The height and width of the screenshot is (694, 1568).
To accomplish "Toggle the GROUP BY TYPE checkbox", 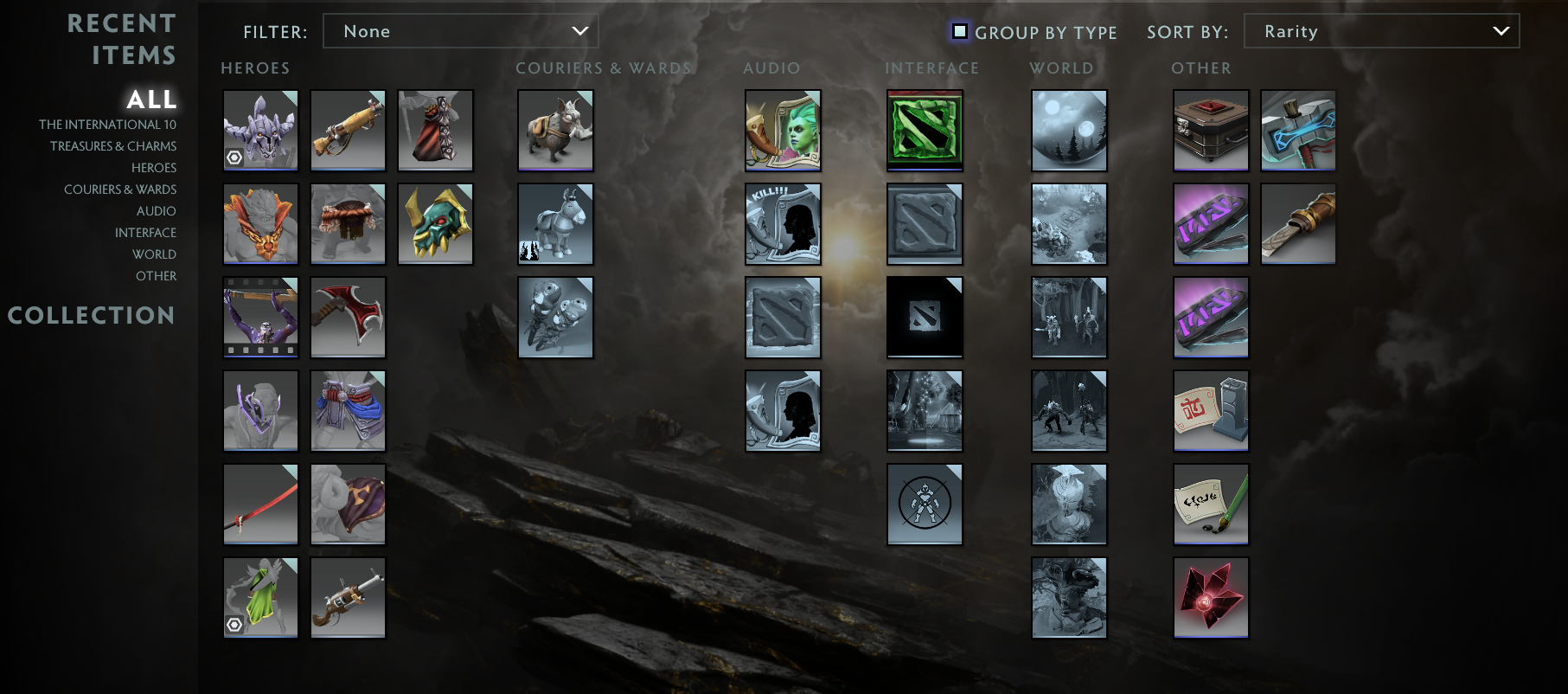I will 960,31.
